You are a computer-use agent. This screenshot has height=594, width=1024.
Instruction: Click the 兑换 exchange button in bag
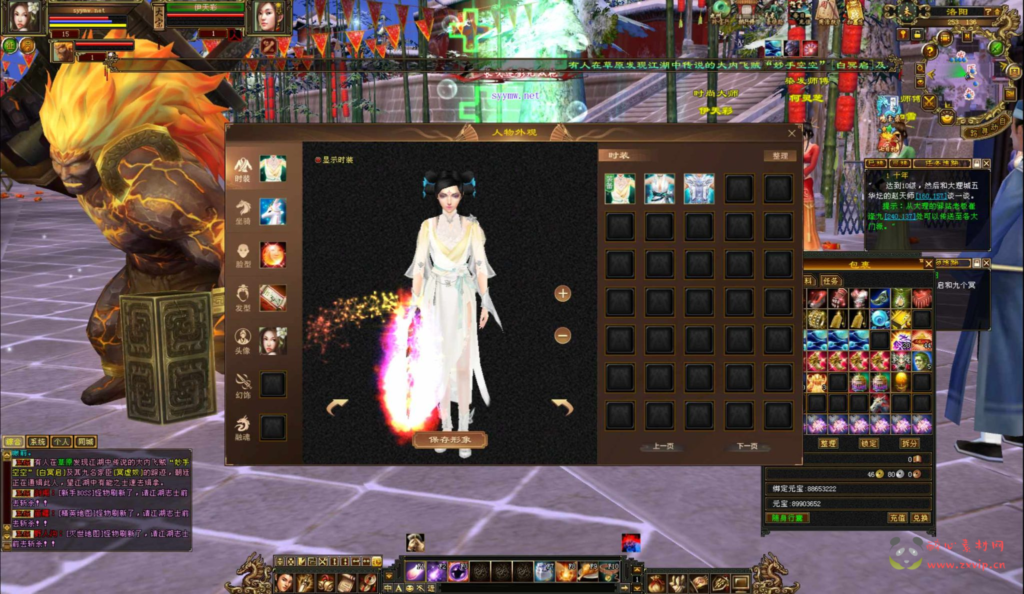click(920, 517)
